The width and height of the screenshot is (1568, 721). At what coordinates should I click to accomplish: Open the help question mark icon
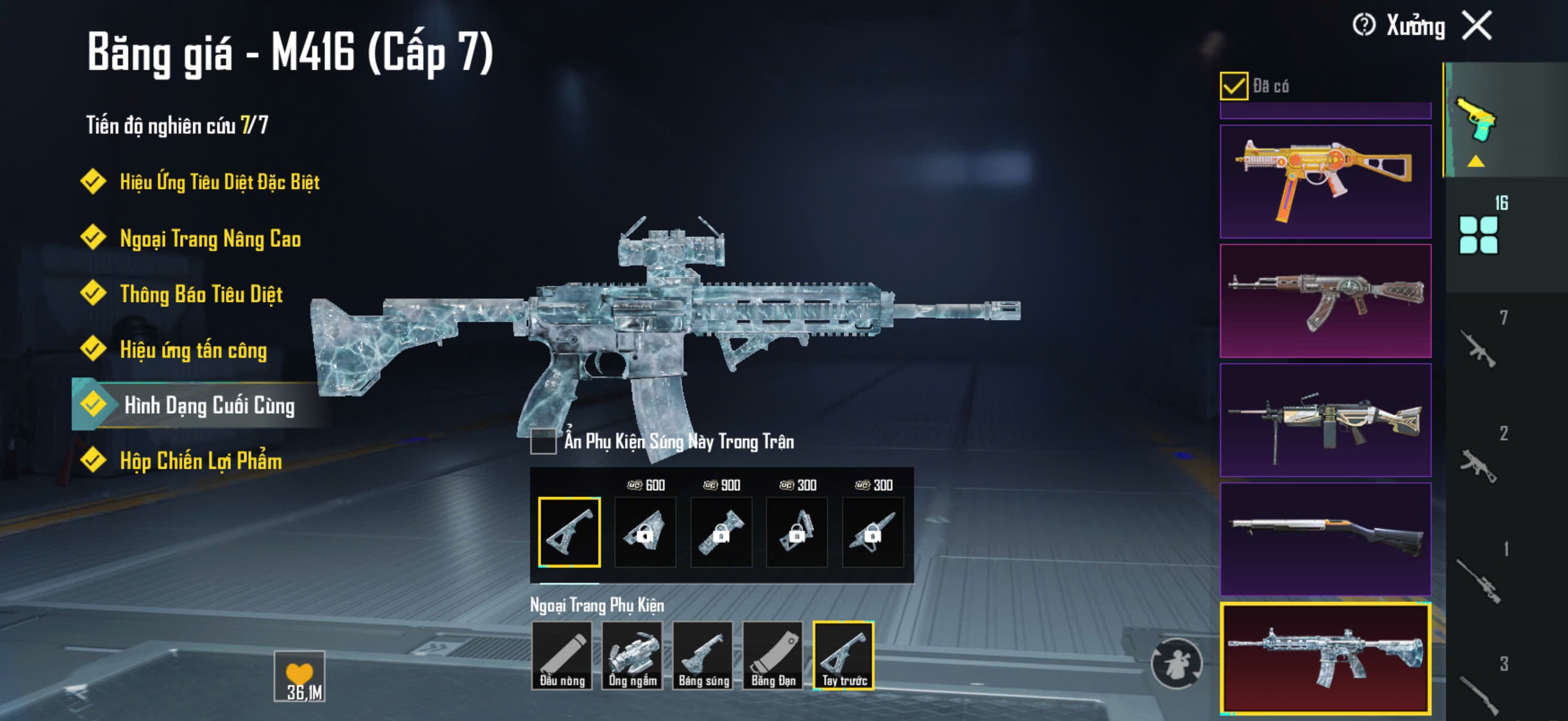[1363, 26]
